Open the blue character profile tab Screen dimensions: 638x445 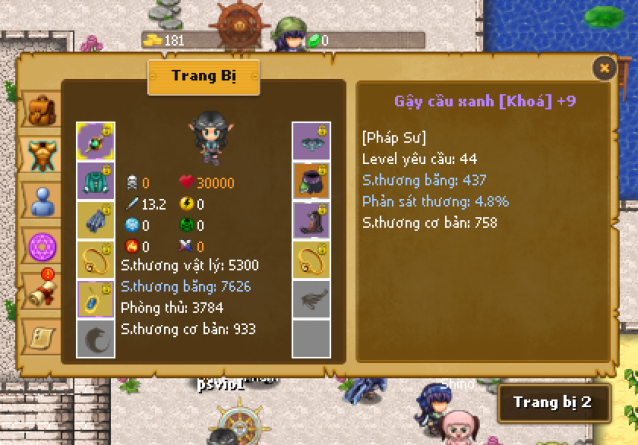click(x=40, y=201)
